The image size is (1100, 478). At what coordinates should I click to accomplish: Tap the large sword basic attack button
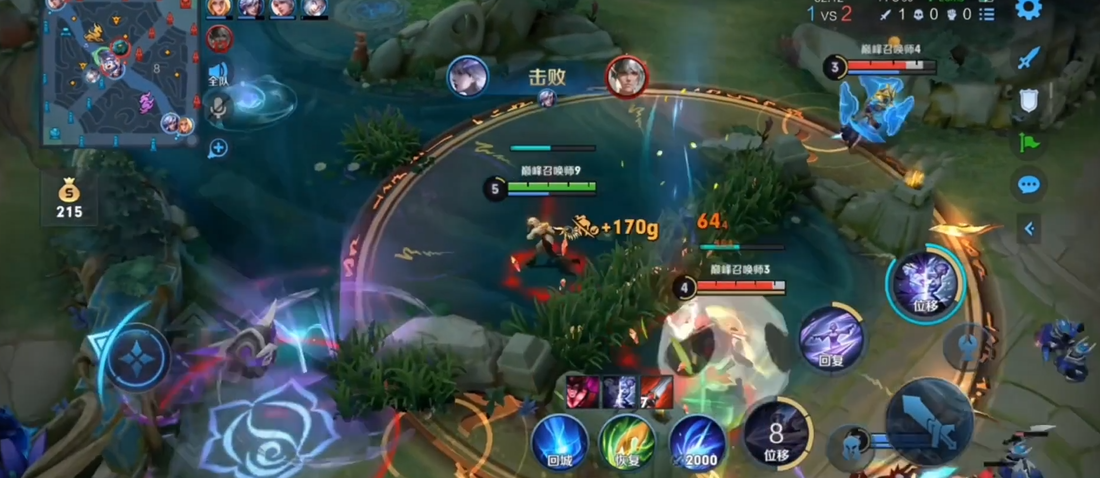click(930, 421)
